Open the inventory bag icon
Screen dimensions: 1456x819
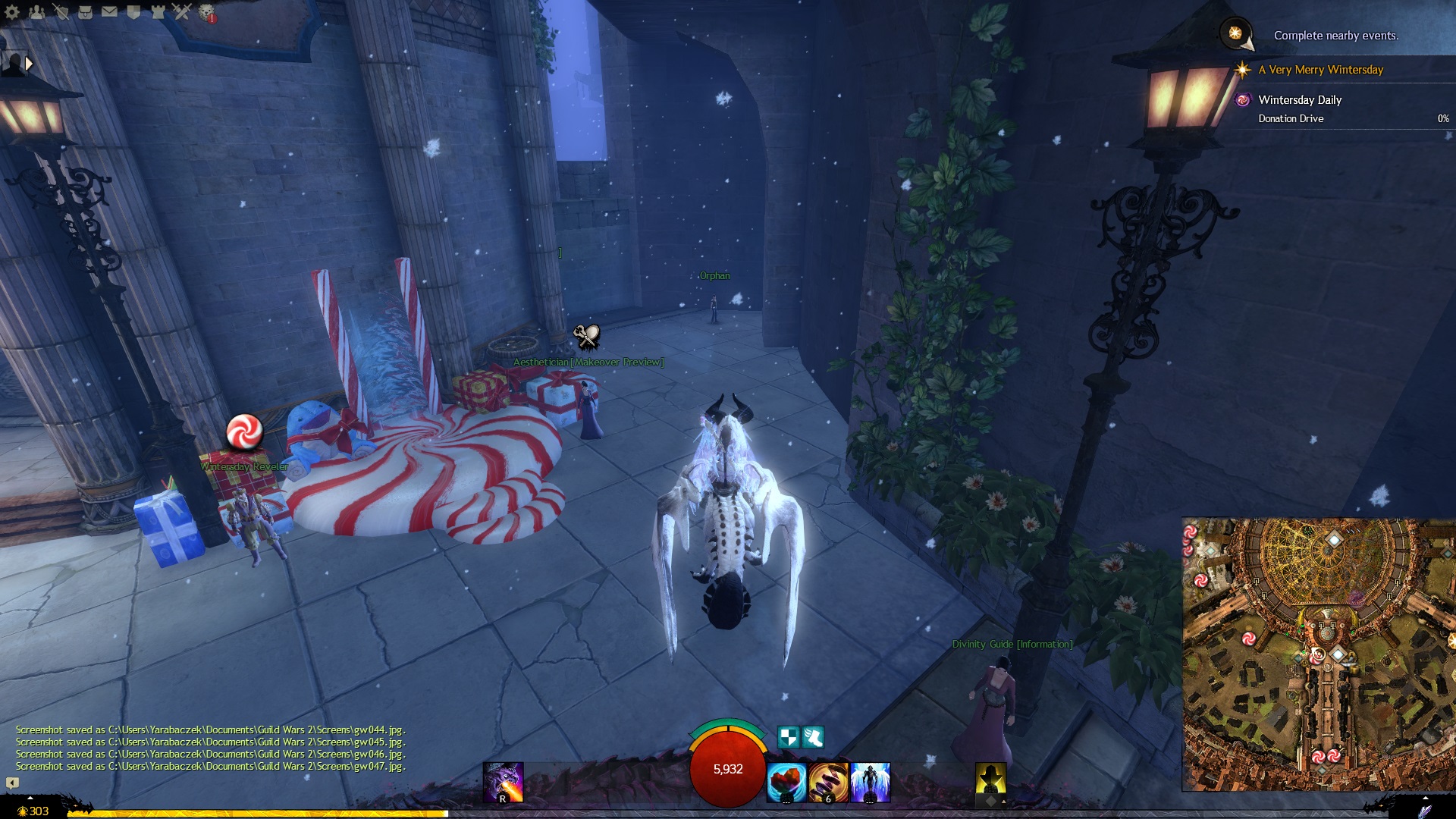coord(85,12)
